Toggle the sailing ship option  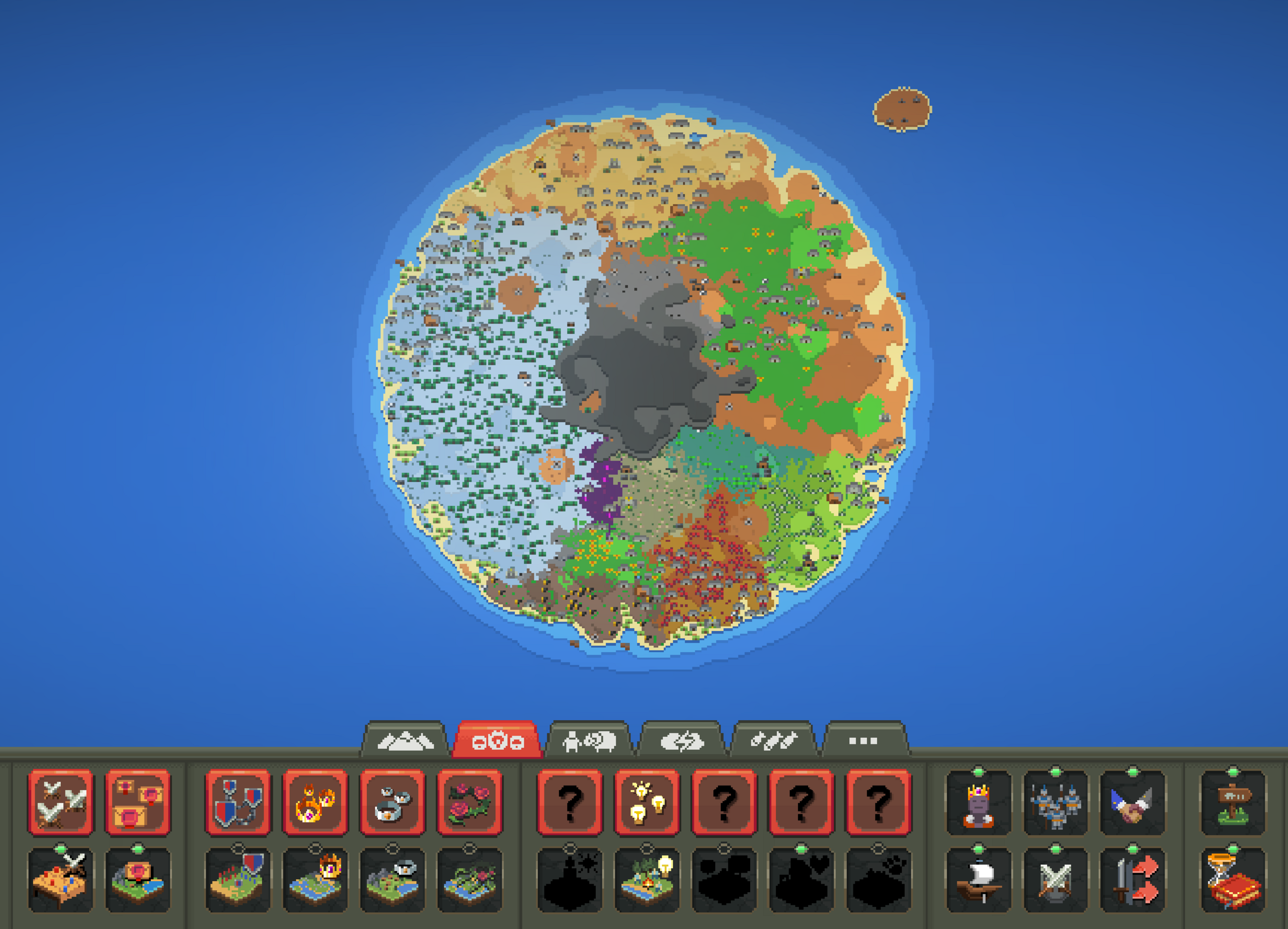[979, 880]
